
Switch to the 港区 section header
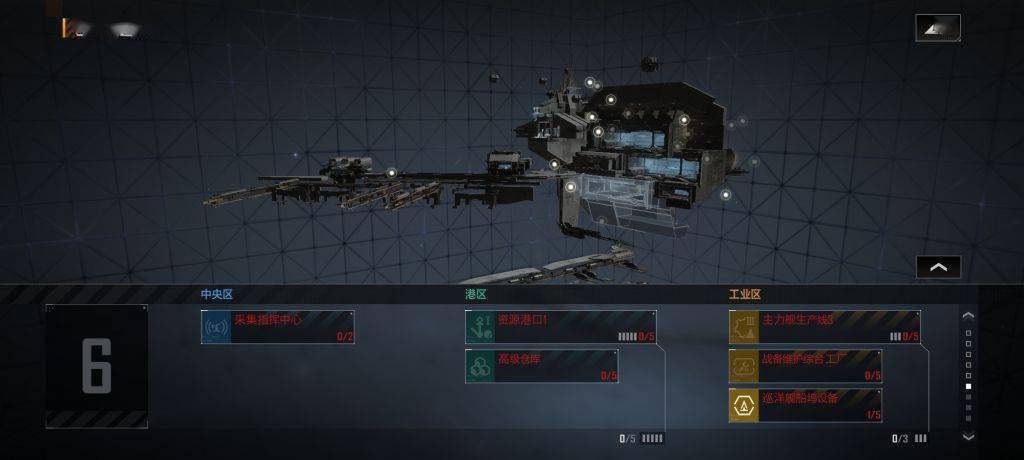[475, 295]
